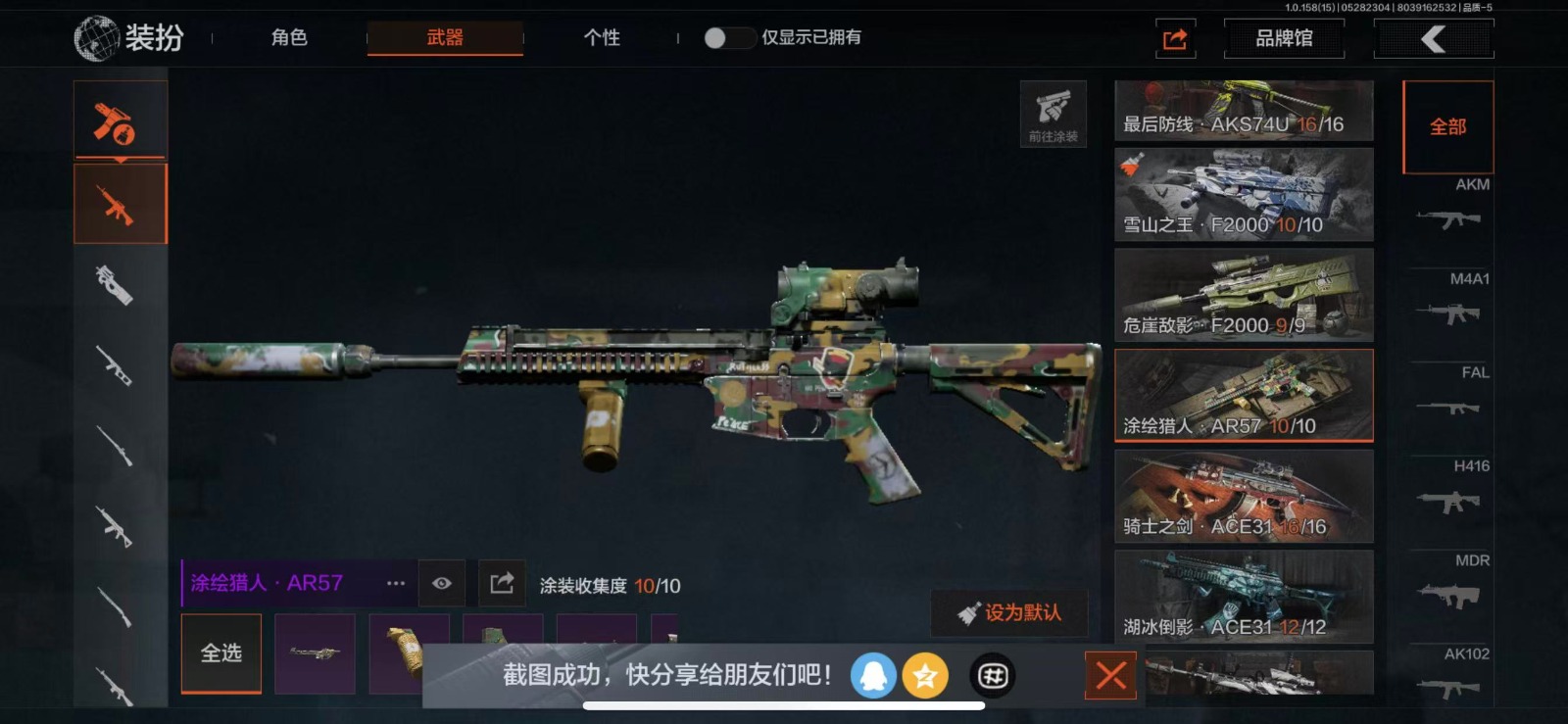Click the 前往涂装 button
This screenshot has width=1568, height=724.
[x=1053, y=114]
